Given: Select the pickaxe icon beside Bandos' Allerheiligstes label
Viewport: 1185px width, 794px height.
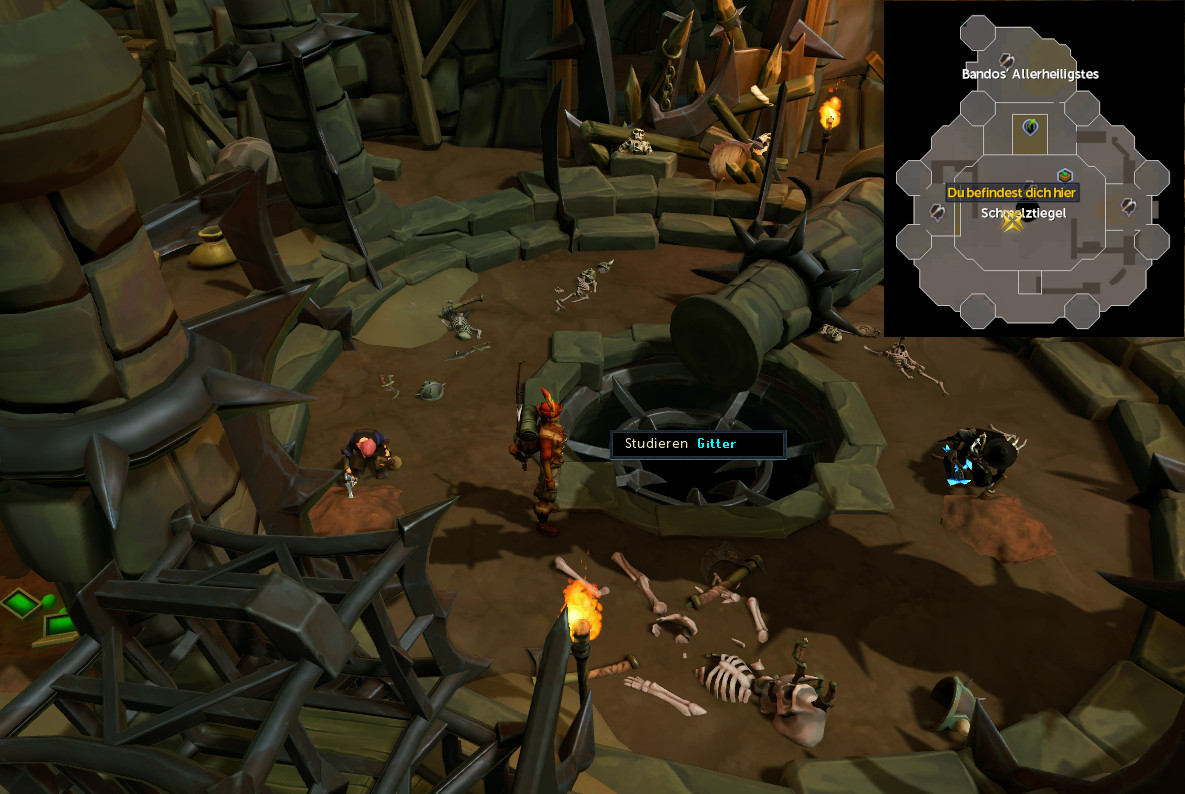Looking at the screenshot, I should [x=1007, y=60].
